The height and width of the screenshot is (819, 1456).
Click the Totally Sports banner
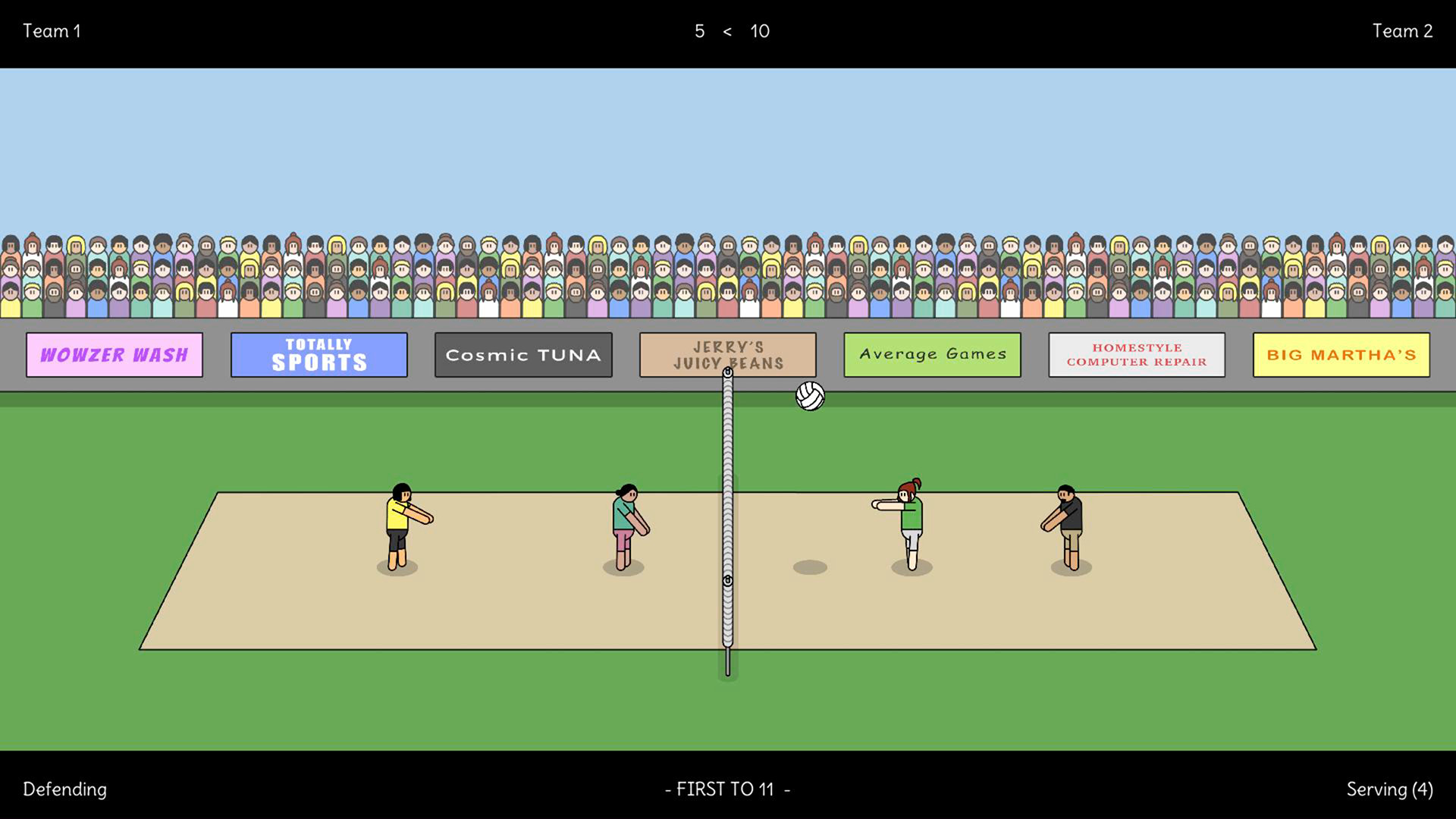pos(318,354)
